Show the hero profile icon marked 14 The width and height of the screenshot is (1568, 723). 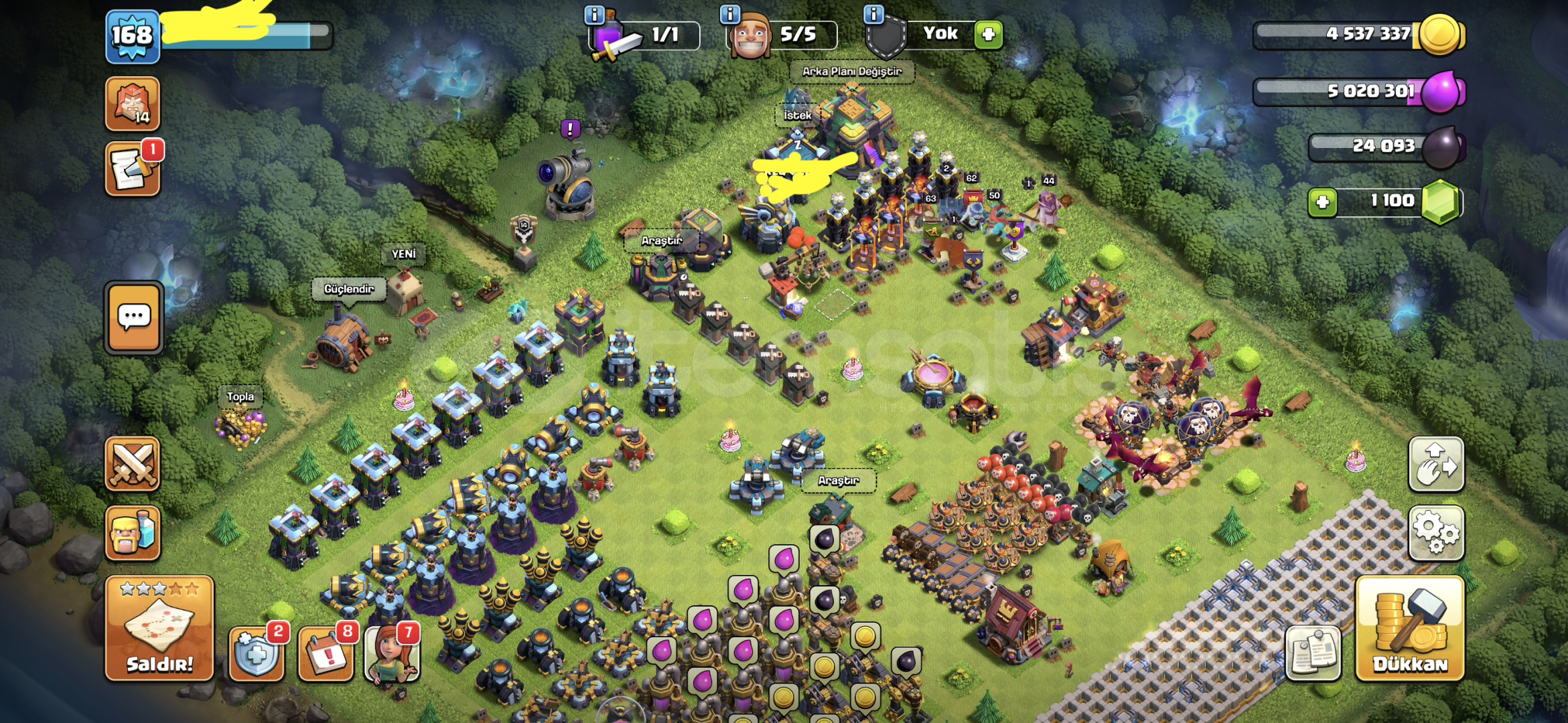pyautogui.click(x=133, y=103)
